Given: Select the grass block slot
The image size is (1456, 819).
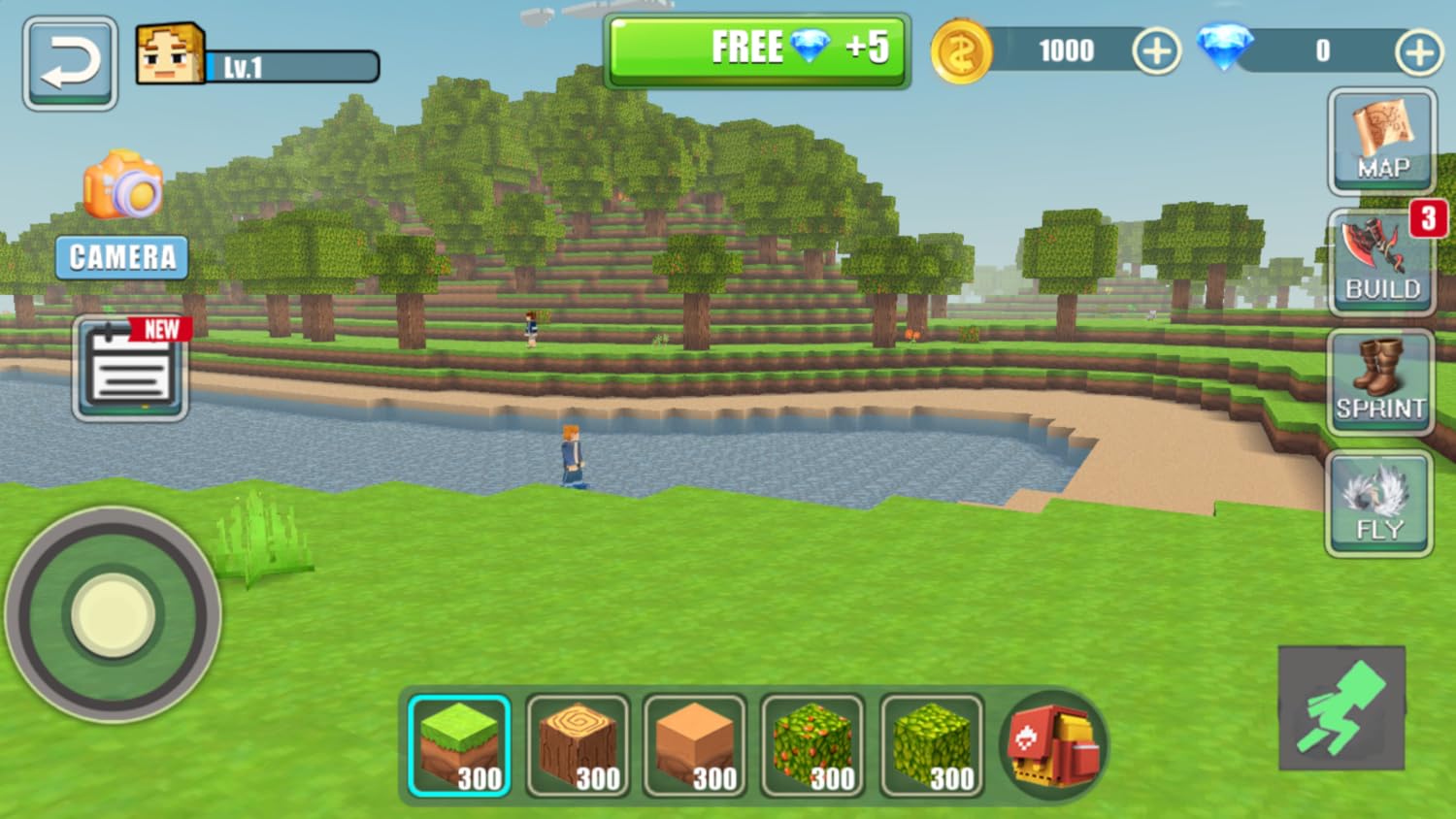Looking at the screenshot, I should point(459,745).
